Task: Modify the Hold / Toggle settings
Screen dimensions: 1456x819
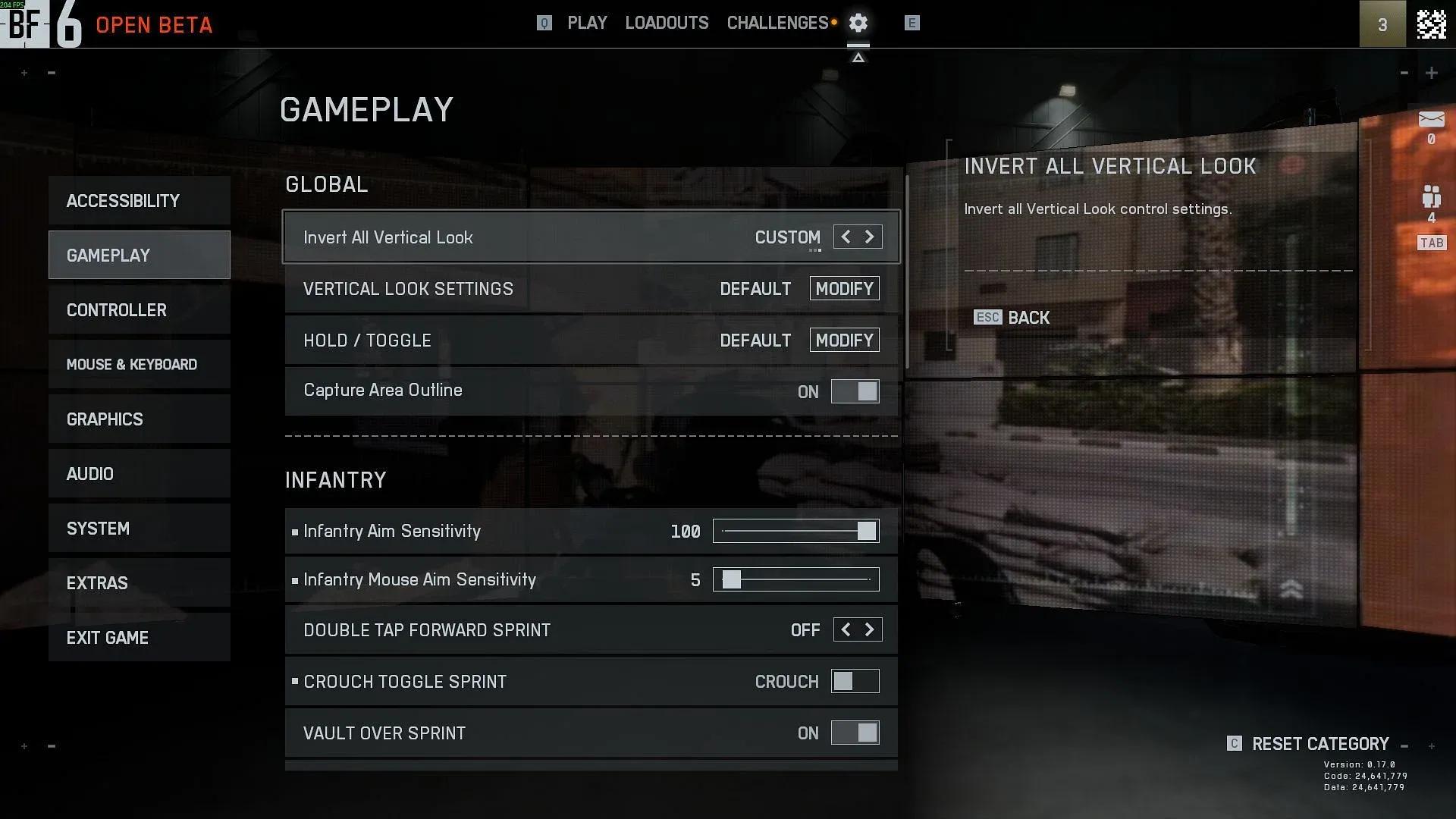Action: [x=844, y=340]
